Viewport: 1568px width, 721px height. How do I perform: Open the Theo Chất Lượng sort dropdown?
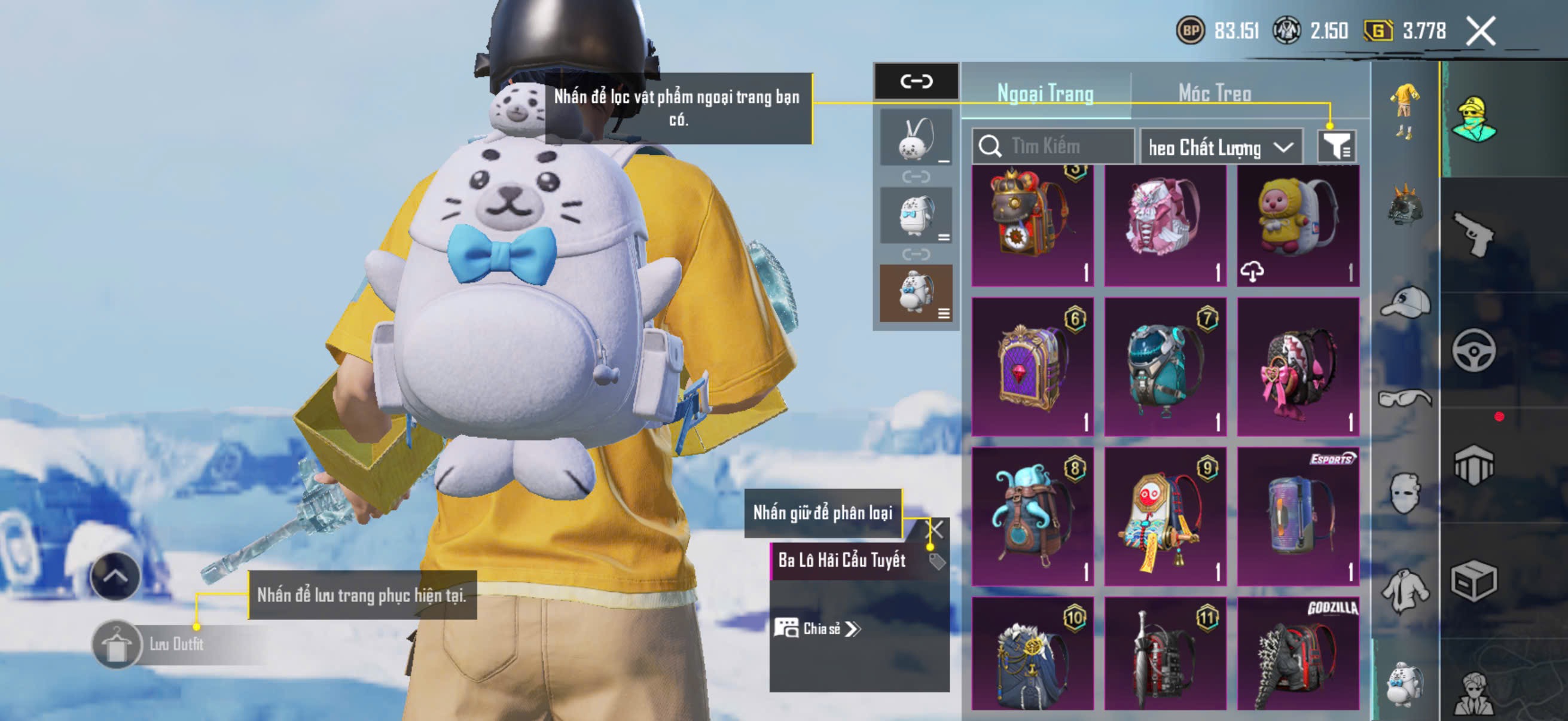pos(1221,147)
